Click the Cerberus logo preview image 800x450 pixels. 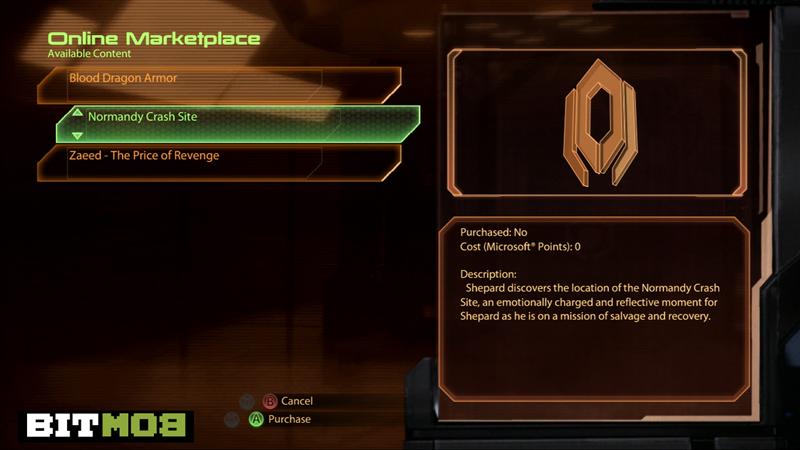point(597,124)
